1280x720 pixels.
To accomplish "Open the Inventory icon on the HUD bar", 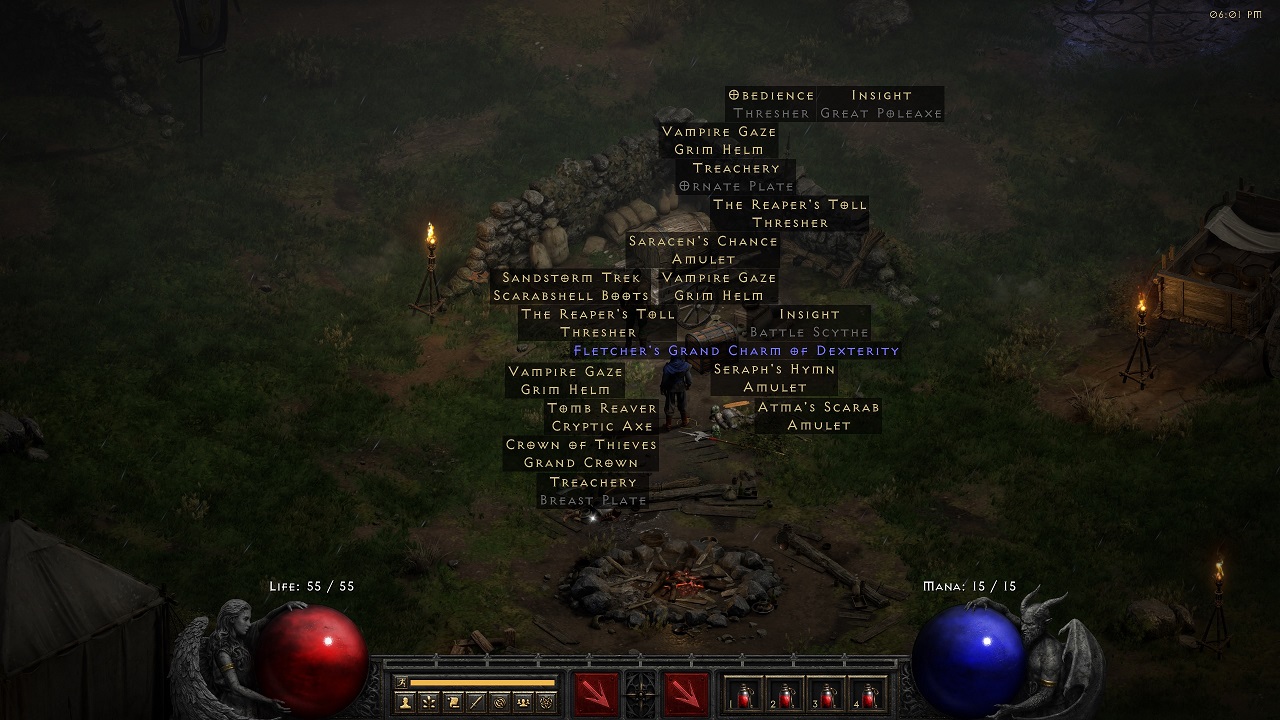I will (x=546, y=703).
